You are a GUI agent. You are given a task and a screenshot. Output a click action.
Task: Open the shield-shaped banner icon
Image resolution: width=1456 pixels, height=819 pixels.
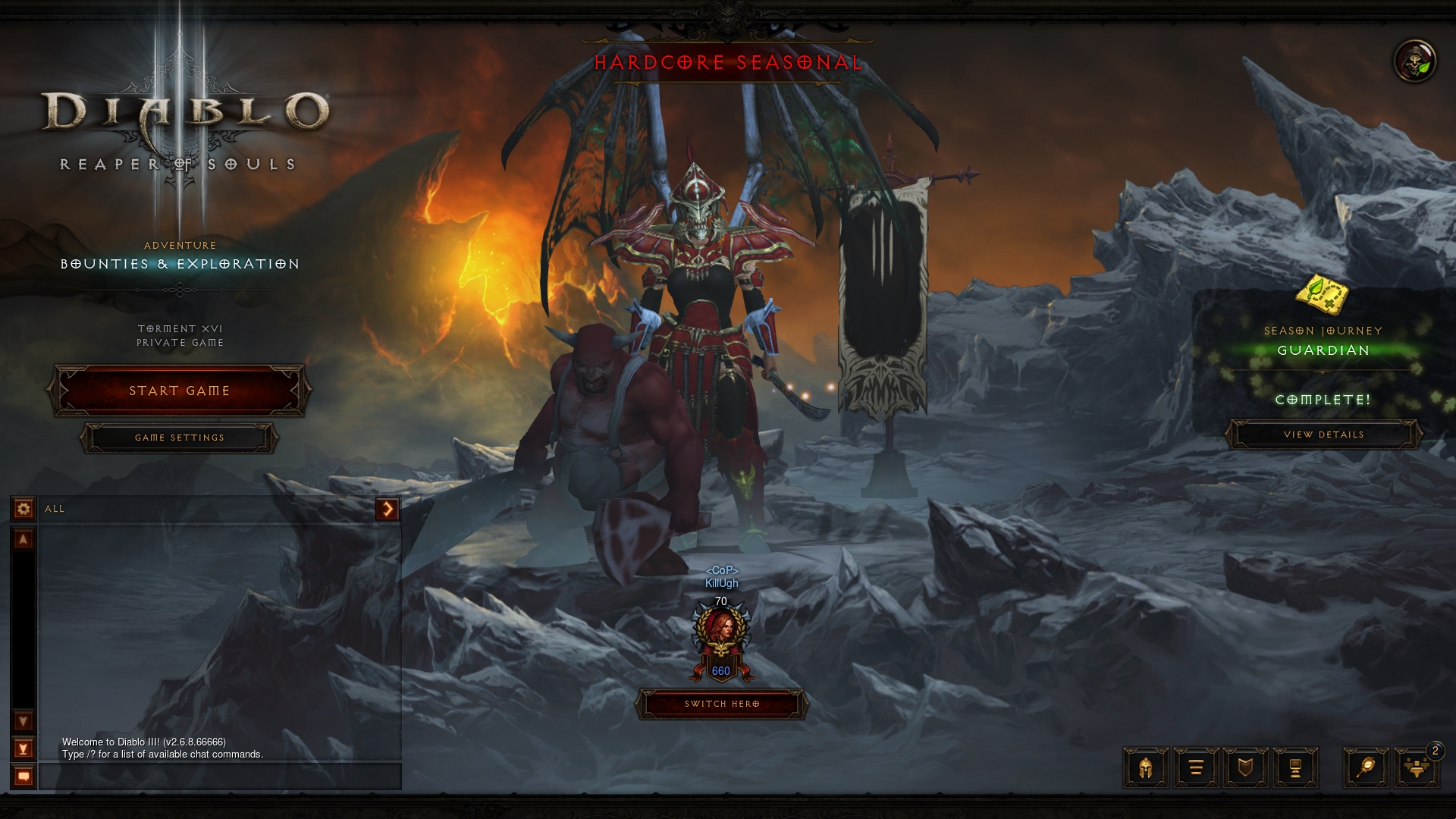(1245, 768)
